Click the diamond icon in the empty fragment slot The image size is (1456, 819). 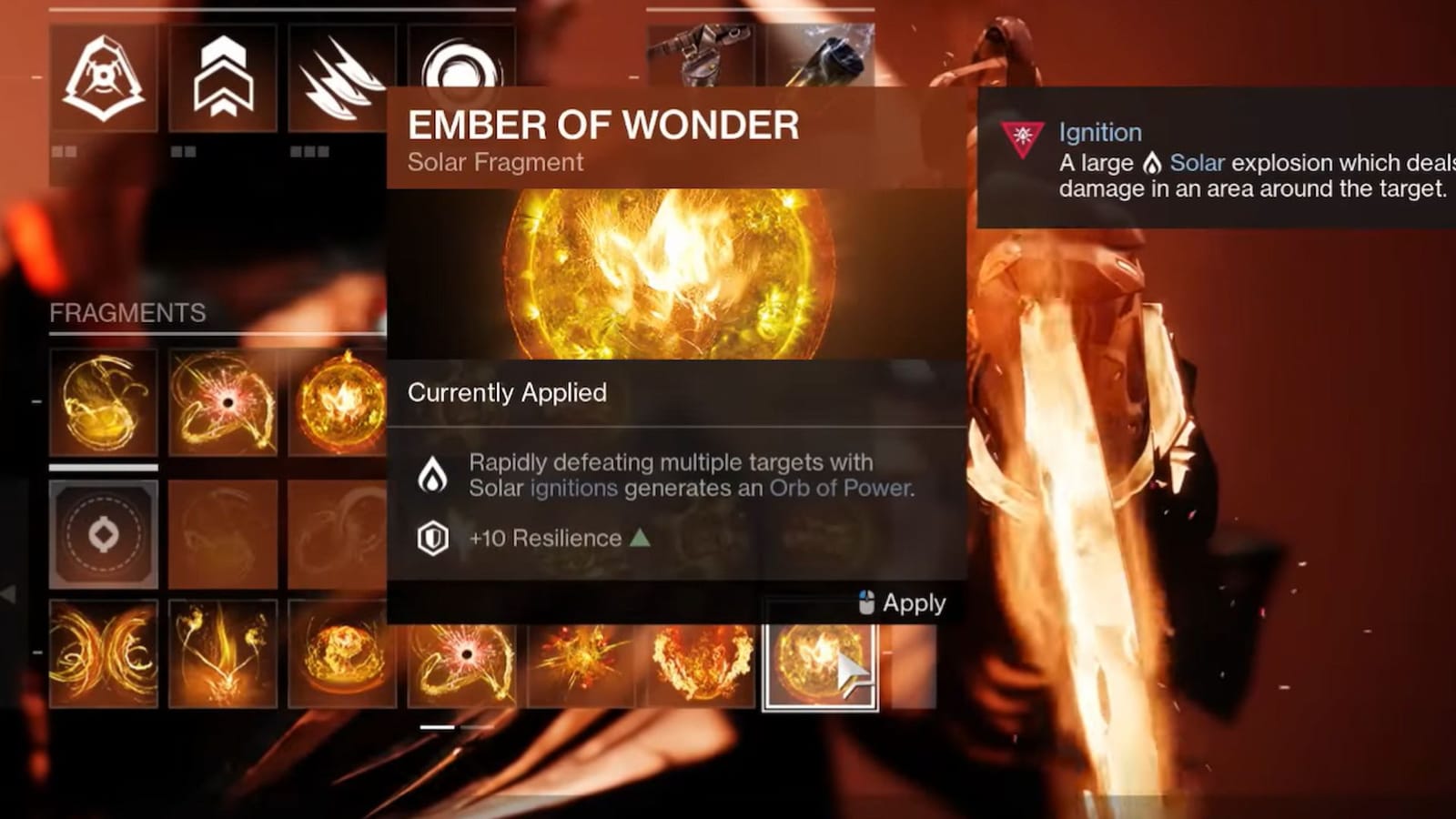click(x=103, y=535)
